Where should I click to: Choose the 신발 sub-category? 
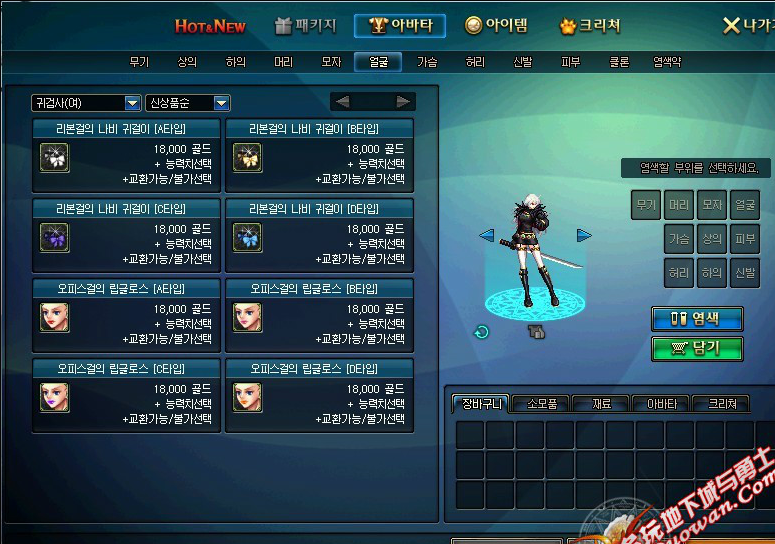tap(522, 62)
